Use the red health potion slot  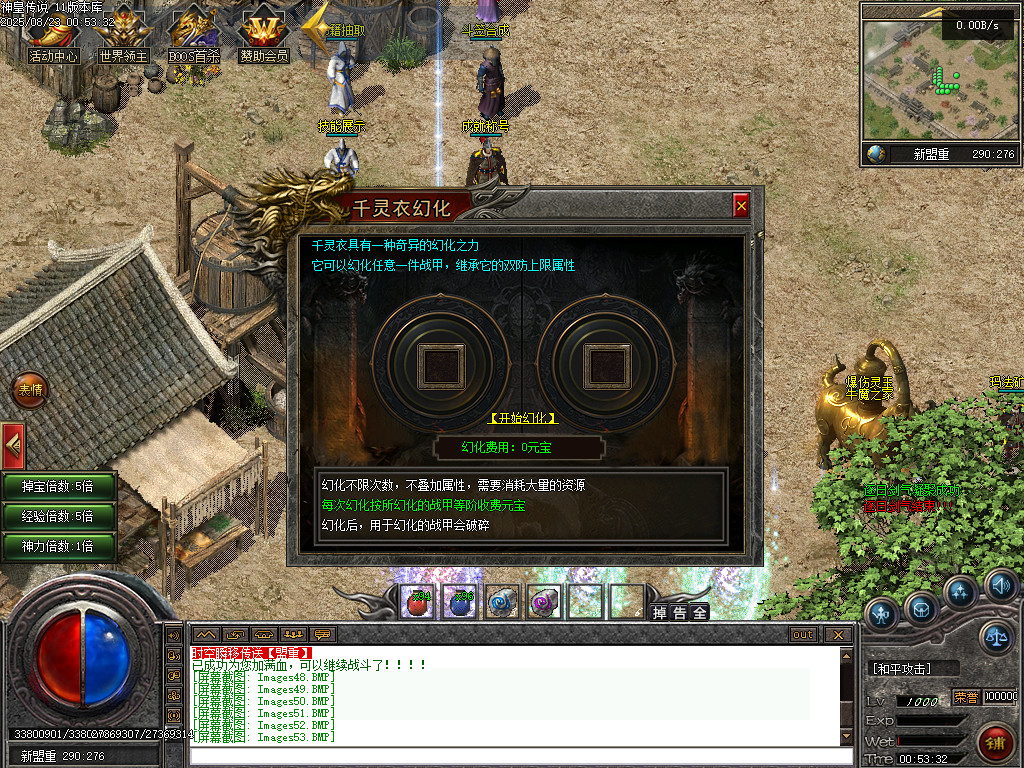(x=417, y=602)
